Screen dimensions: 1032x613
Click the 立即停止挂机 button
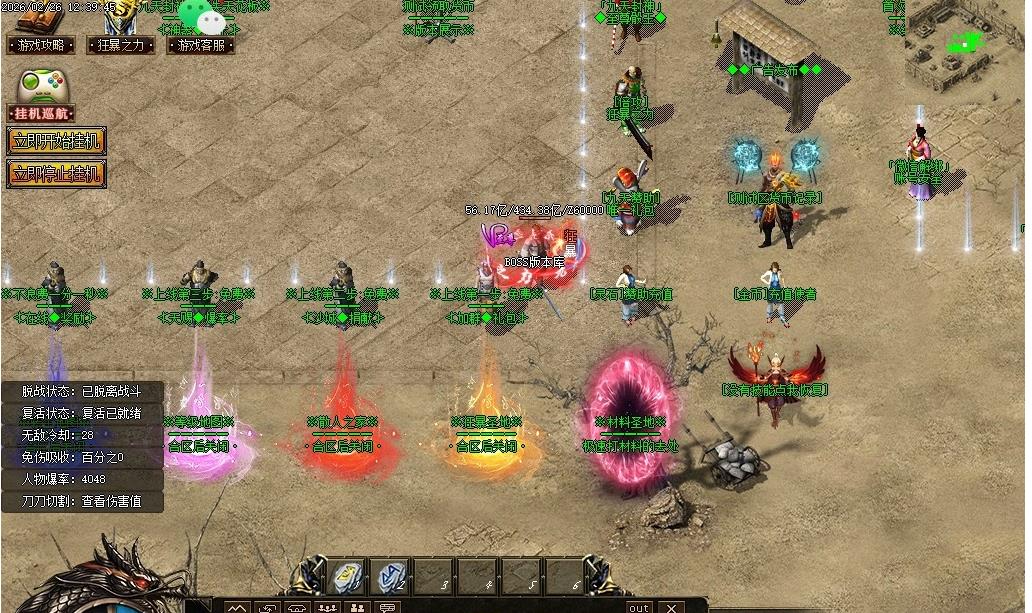pyautogui.click(x=56, y=173)
